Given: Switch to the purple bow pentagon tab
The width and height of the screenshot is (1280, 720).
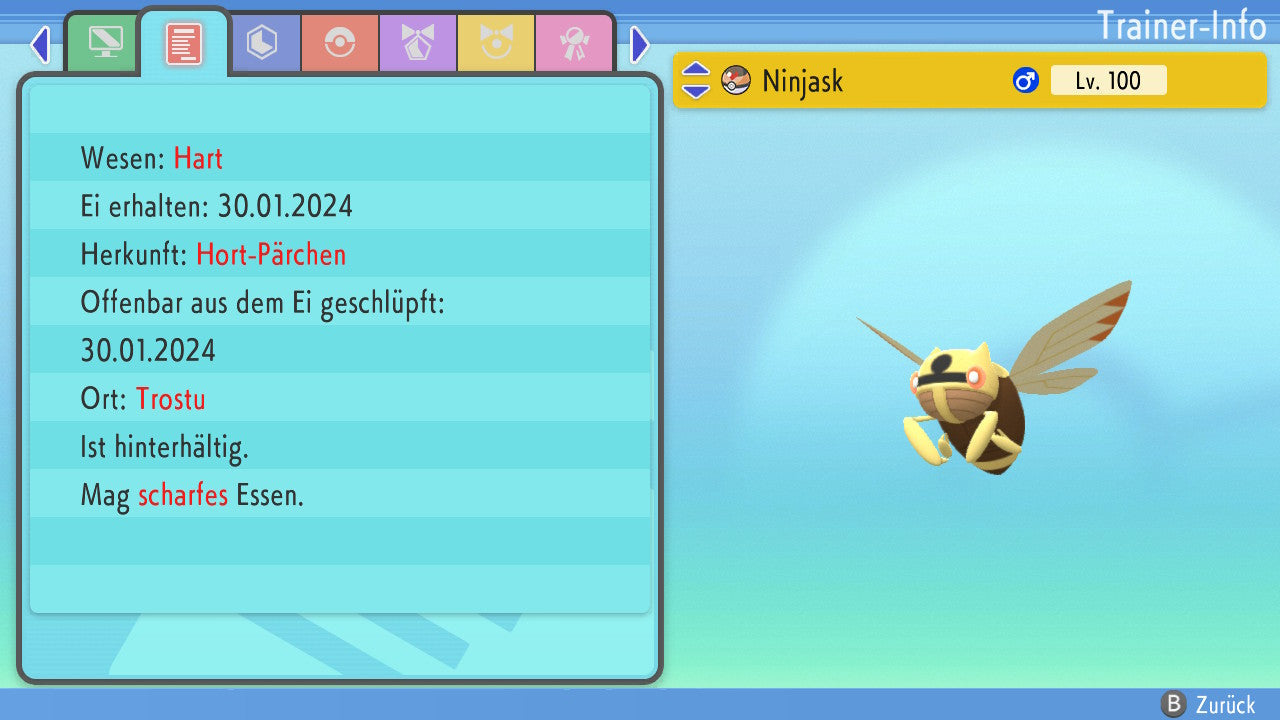Looking at the screenshot, I should (x=418, y=44).
